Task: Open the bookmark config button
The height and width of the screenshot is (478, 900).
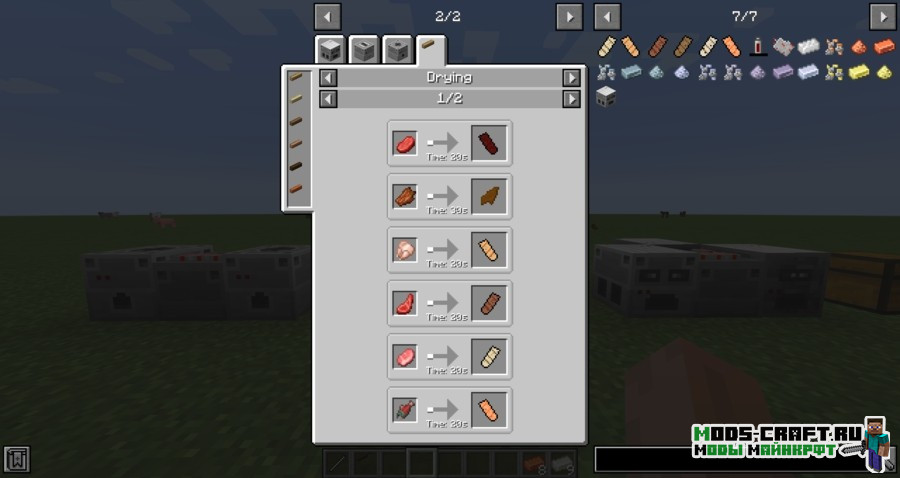Action: coord(17,459)
